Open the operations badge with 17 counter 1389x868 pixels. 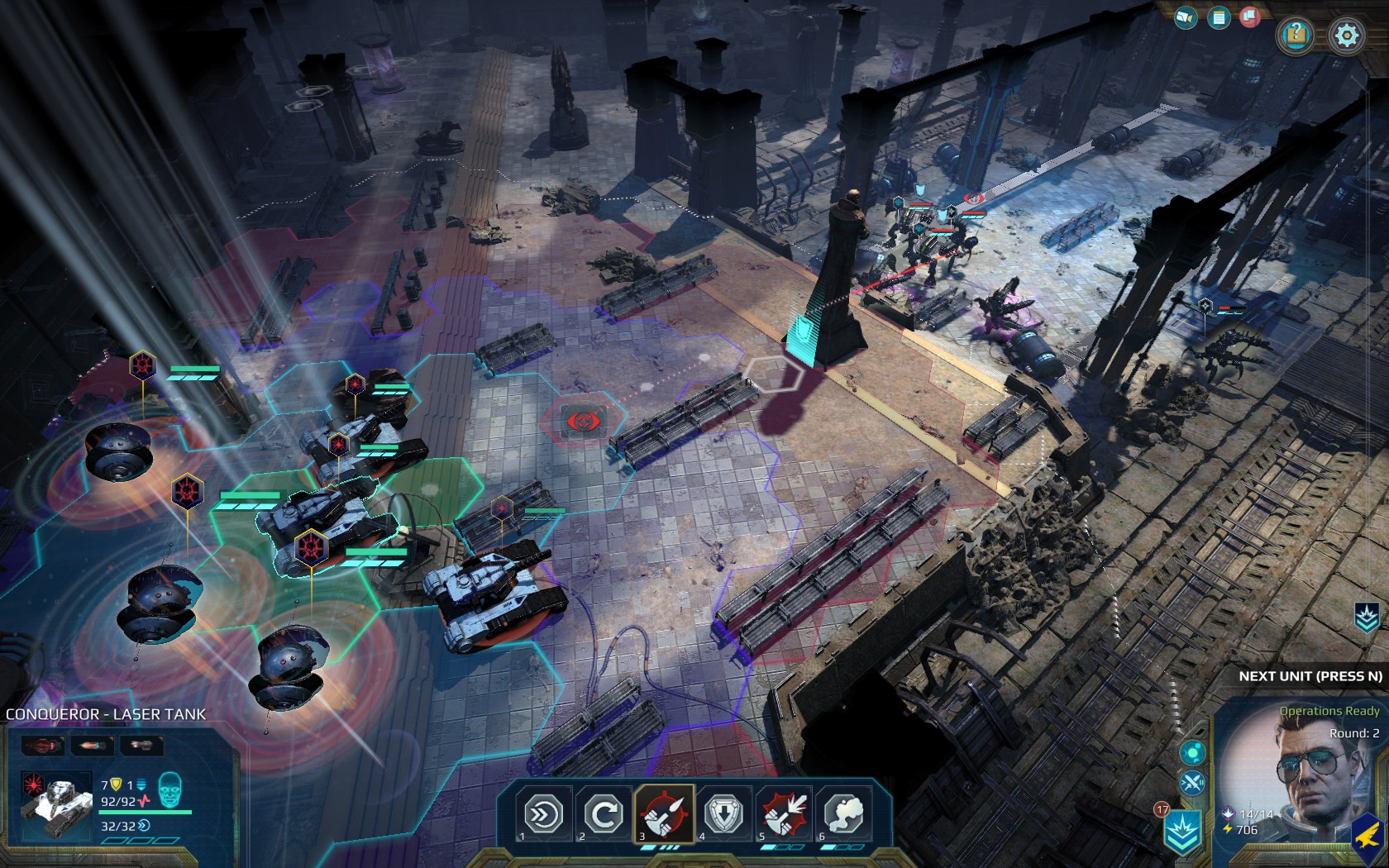pos(1181,831)
